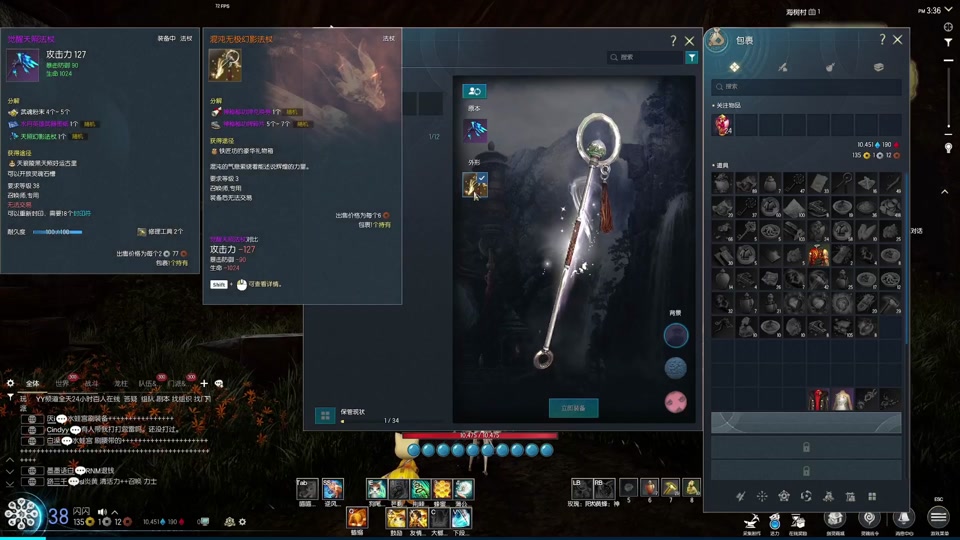
Task: Switch to the first inventory category tab
Action: (x=734, y=67)
